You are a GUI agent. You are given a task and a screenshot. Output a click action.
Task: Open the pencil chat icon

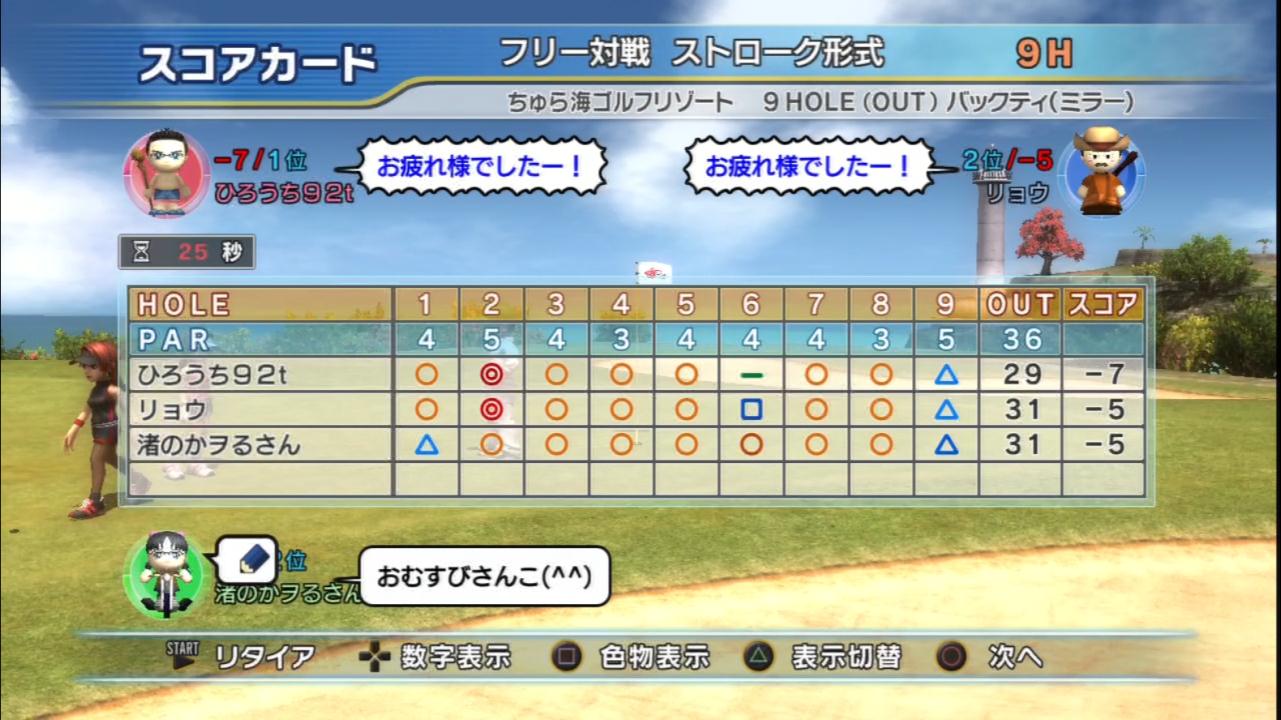click(247, 558)
